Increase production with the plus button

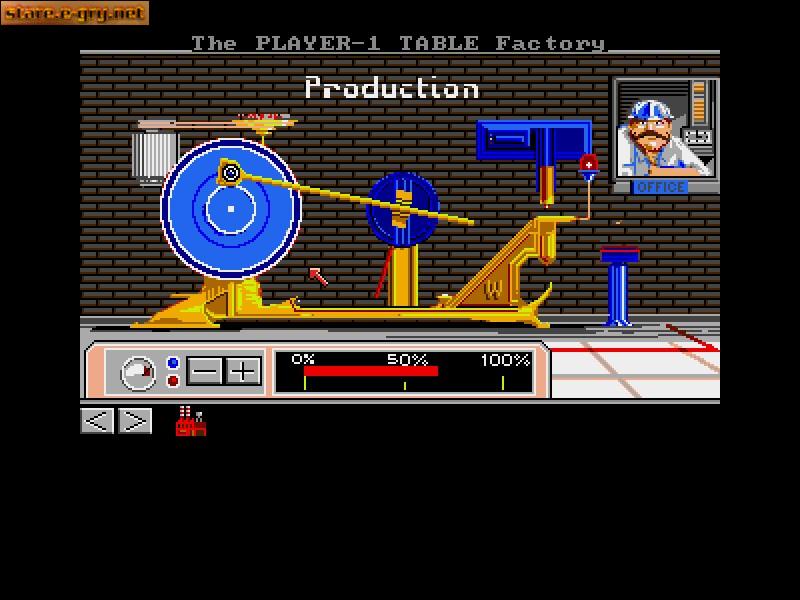pyautogui.click(x=243, y=372)
